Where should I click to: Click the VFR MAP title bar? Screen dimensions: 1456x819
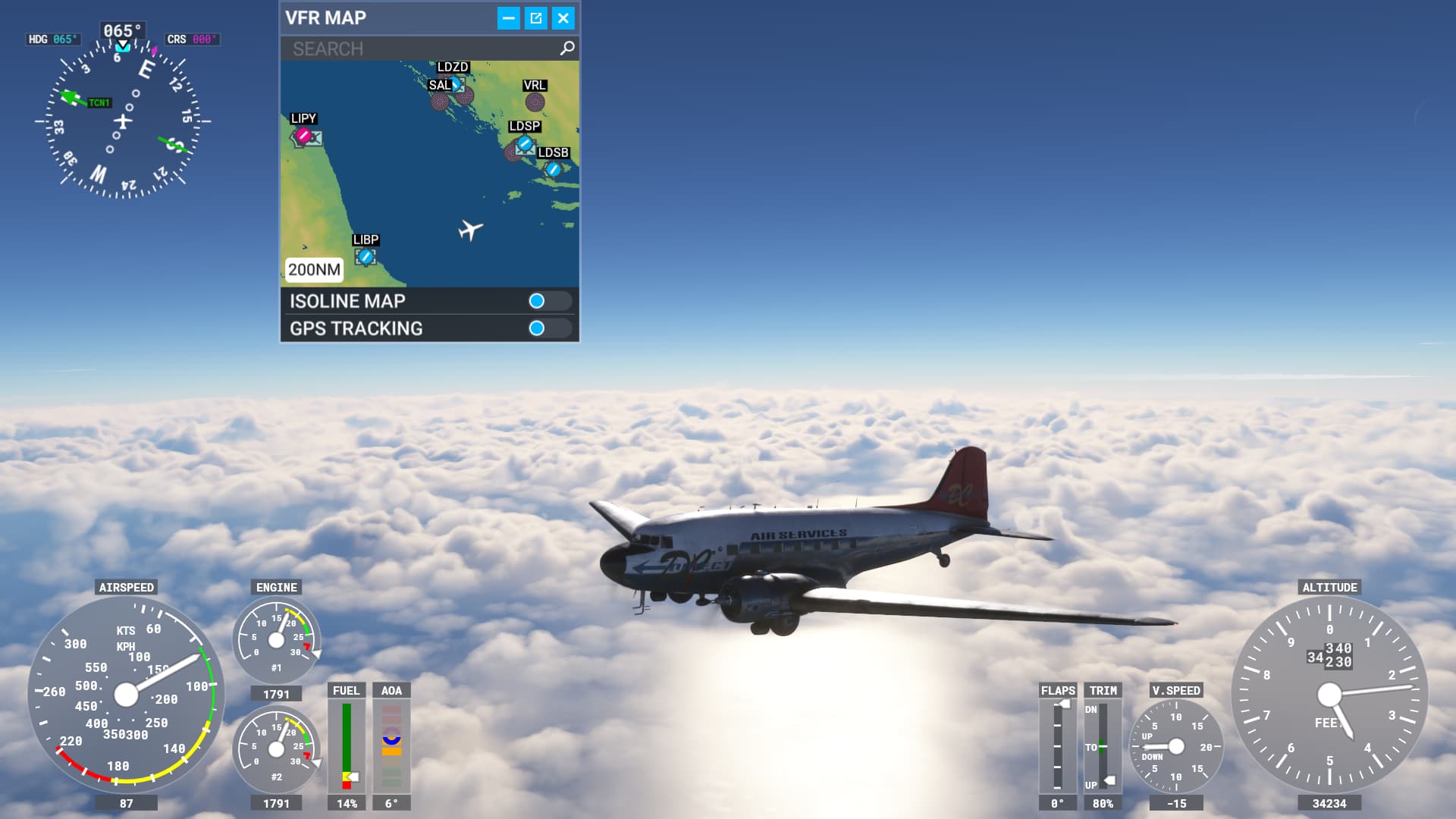point(326,17)
